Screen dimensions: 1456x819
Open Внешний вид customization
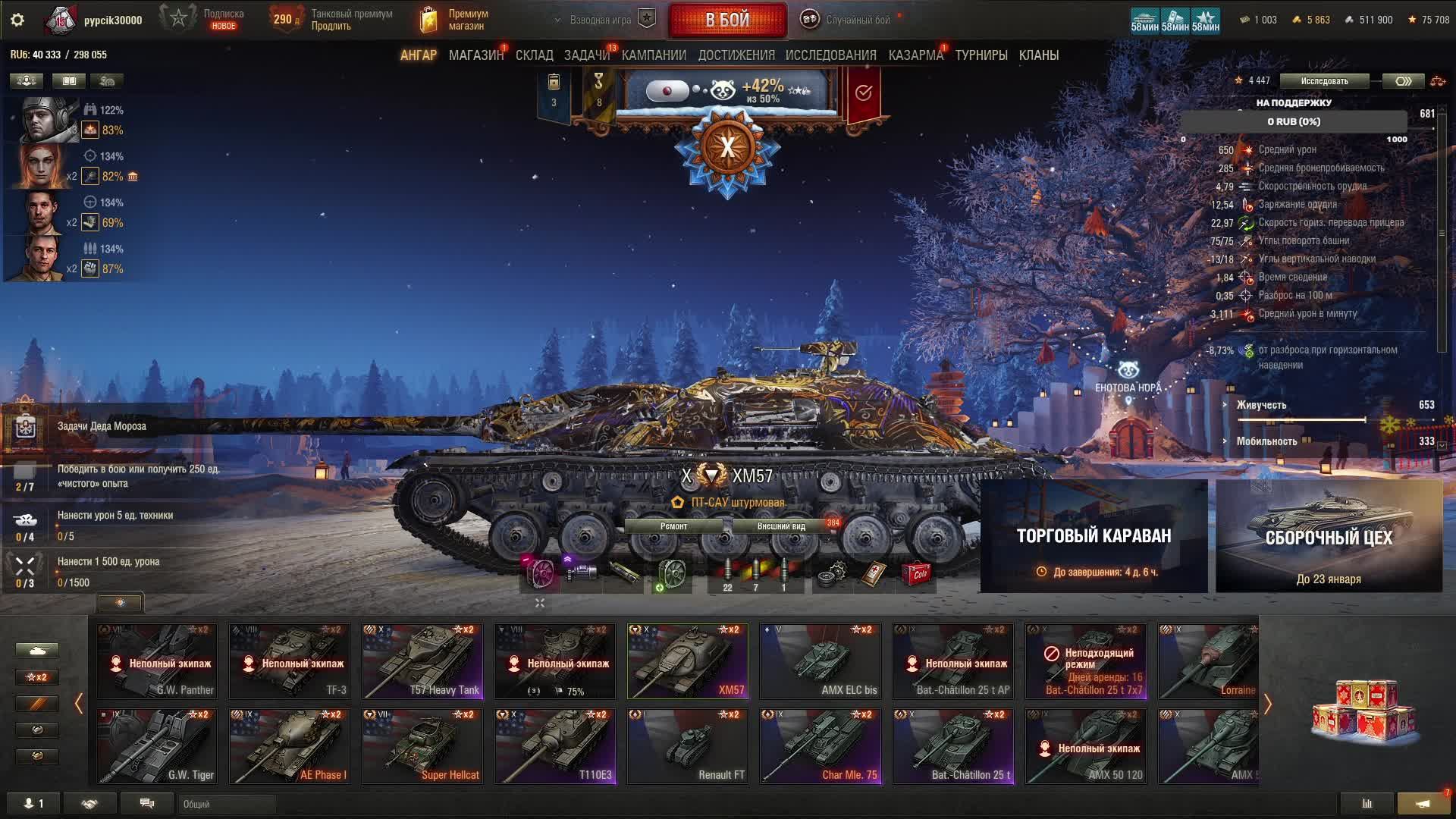pos(781,526)
